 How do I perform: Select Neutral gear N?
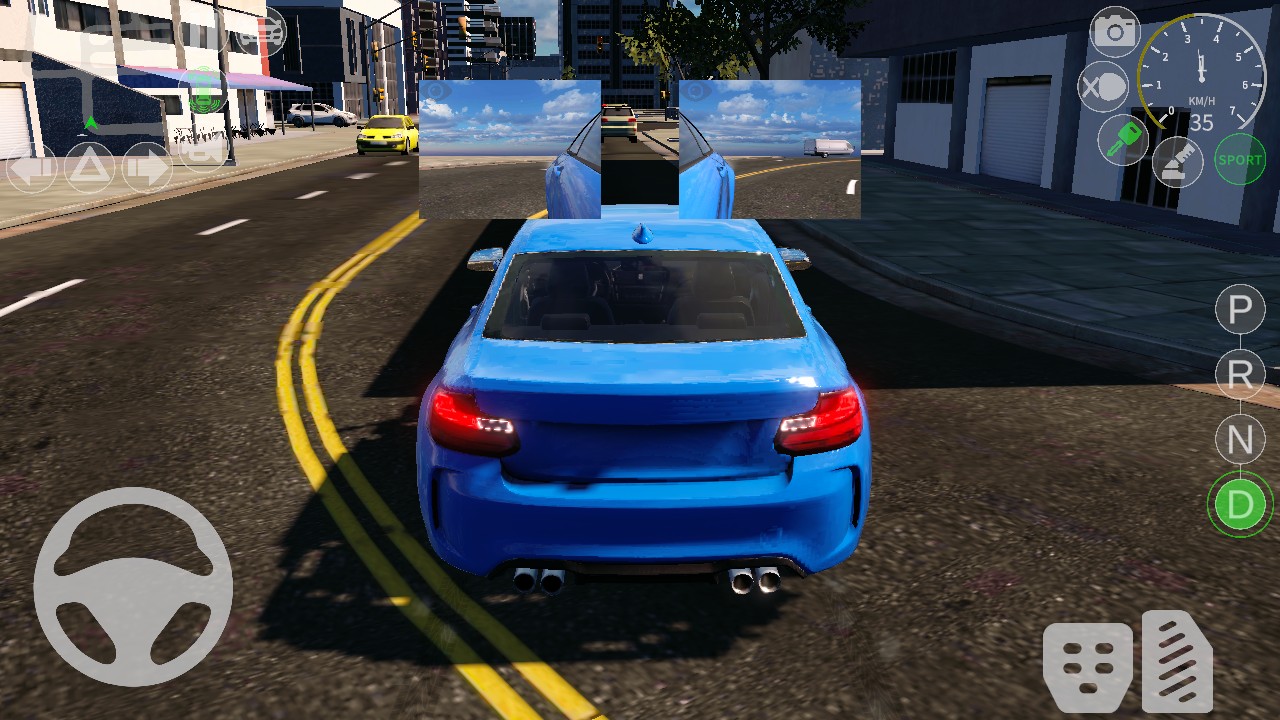(1239, 439)
